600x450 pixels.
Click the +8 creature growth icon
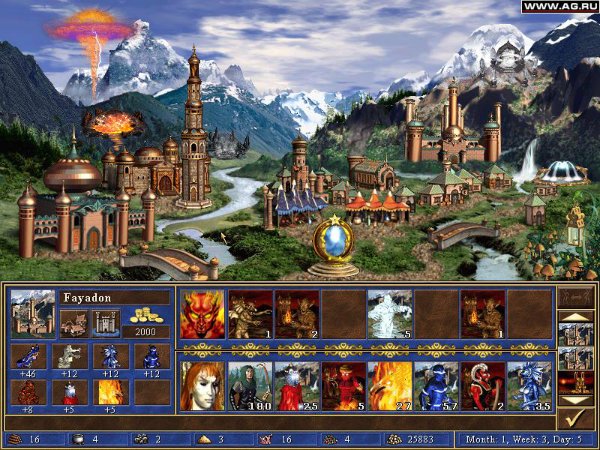(x=27, y=393)
